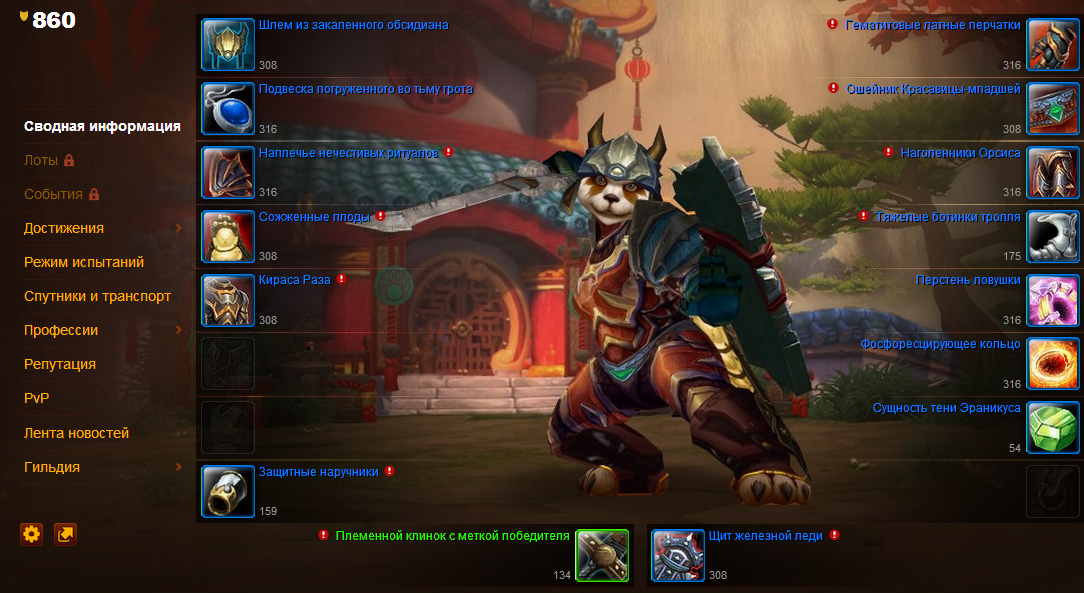
Task: Select Сводная информация tab
Action: click(x=102, y=126)
